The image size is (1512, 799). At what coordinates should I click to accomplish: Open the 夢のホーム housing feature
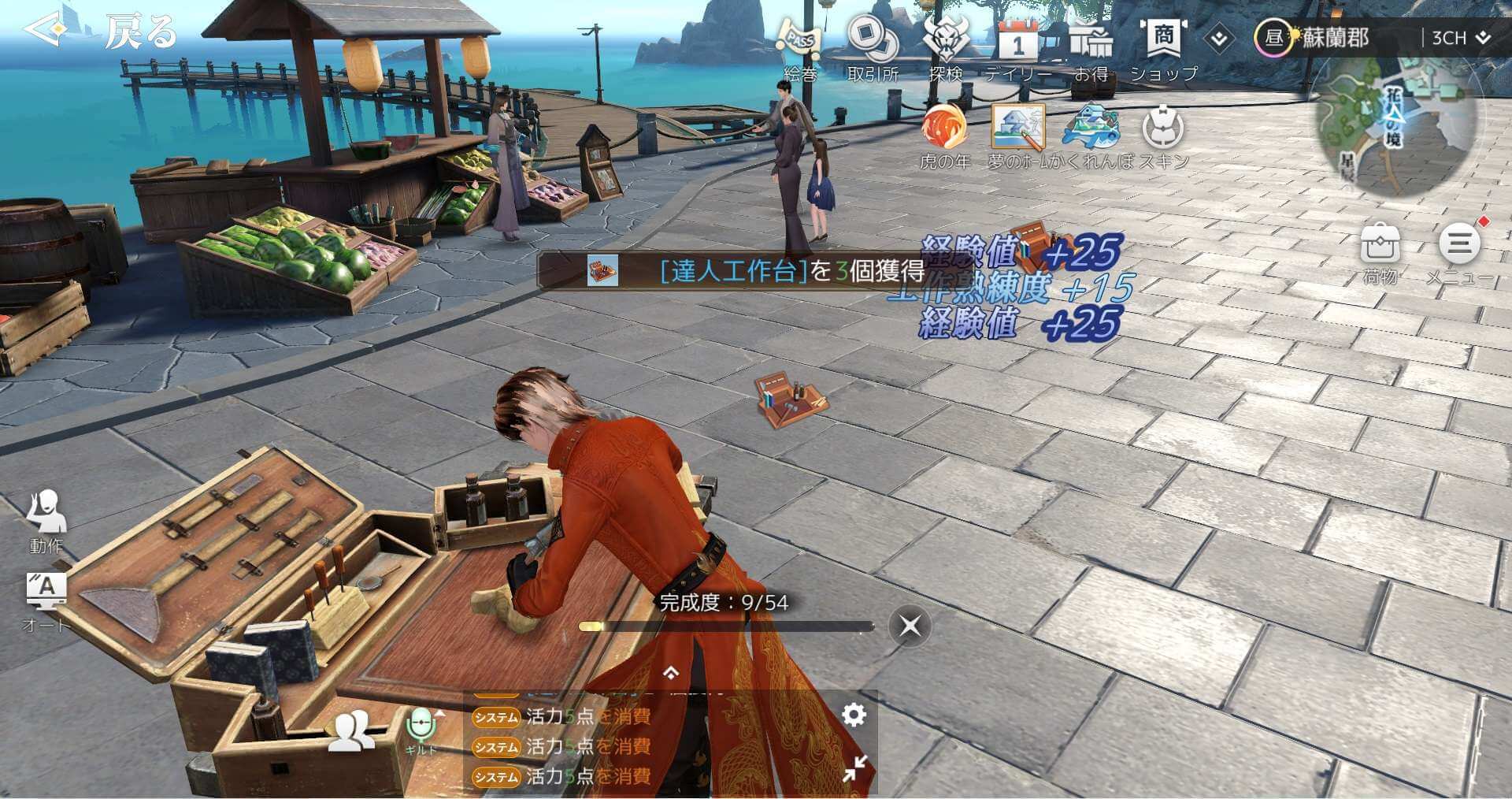[1018, 132]
